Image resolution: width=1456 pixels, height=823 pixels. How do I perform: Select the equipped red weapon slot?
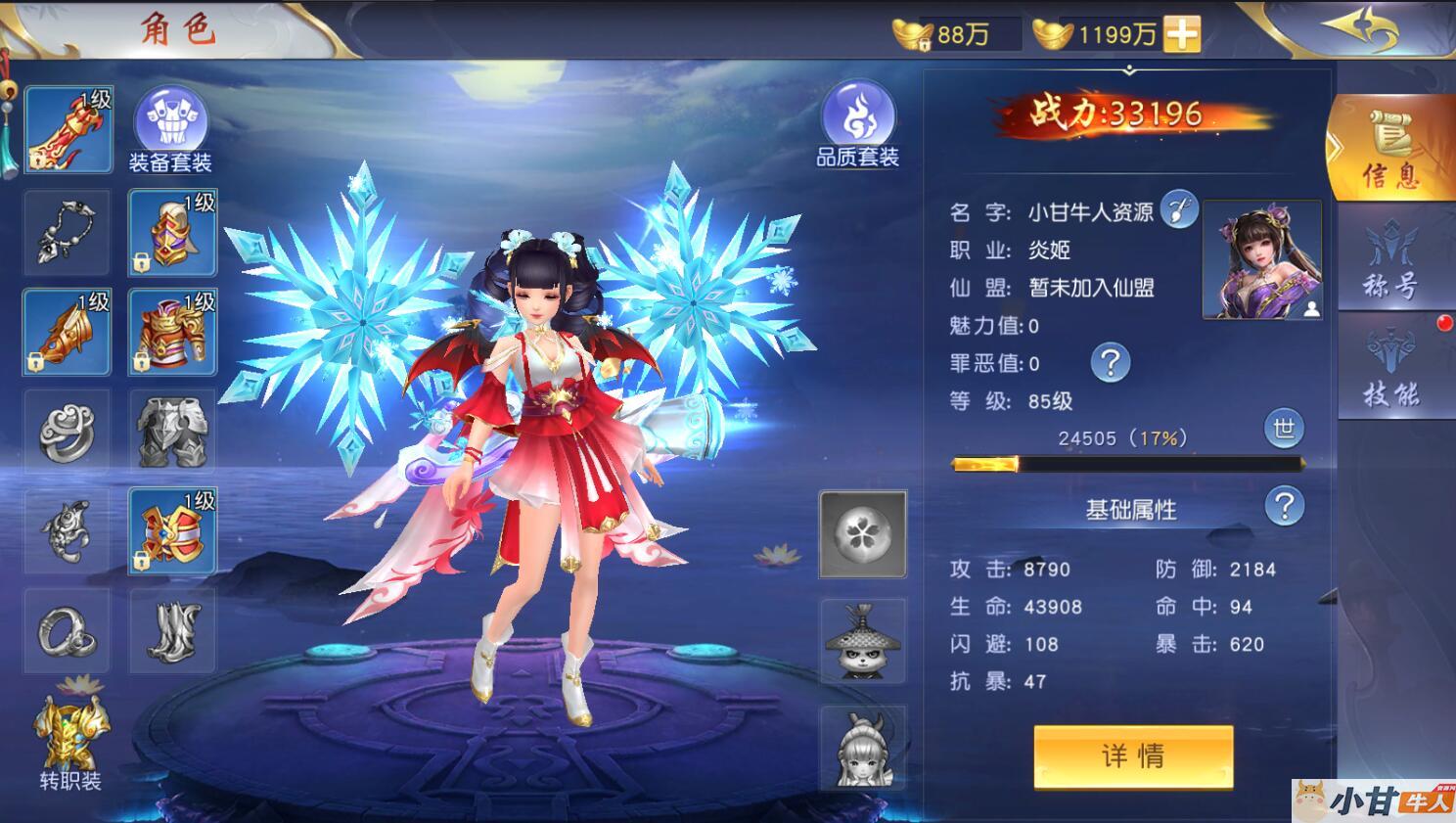click(68, 130)
